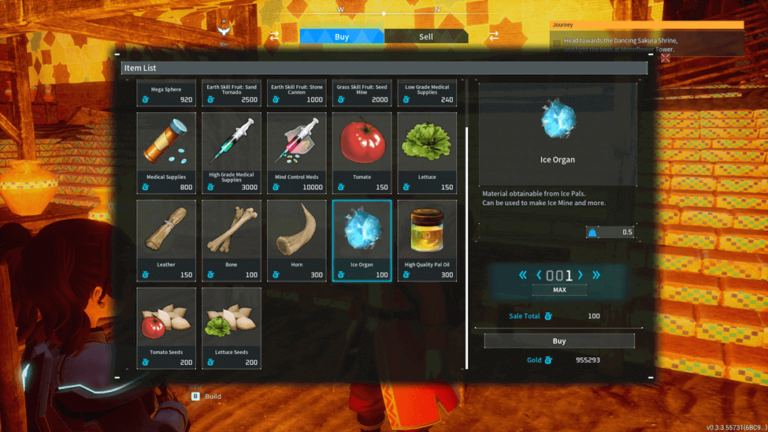Select the High Quality Pal Oil jar

click(x=427, y=240)
